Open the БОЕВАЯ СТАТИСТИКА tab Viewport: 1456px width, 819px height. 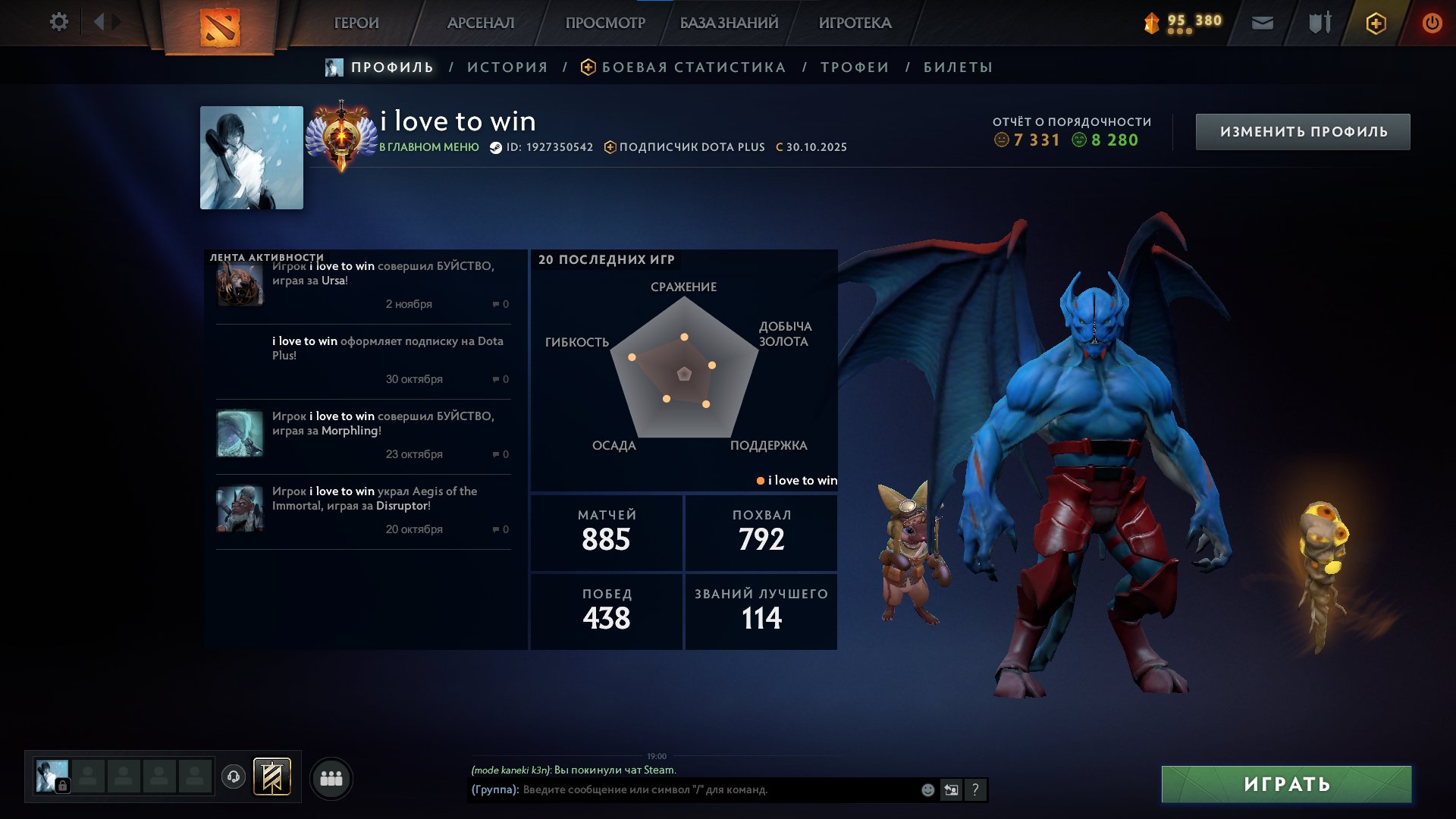point(692,67)
